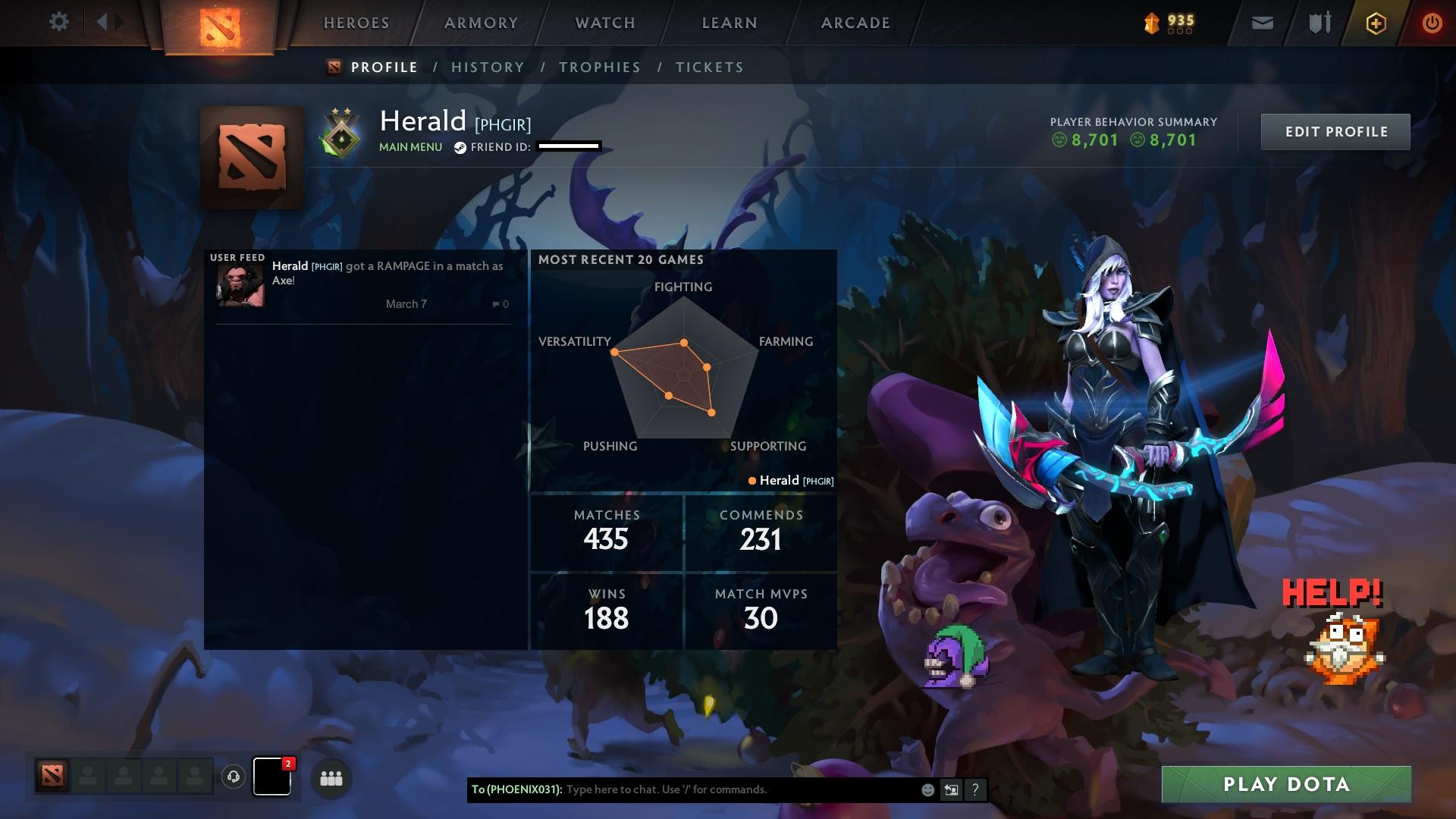Viewport: 1456px width, 819px height.
Task: Select the friends list icon near party slots
Action: click(x=331, y=778)
